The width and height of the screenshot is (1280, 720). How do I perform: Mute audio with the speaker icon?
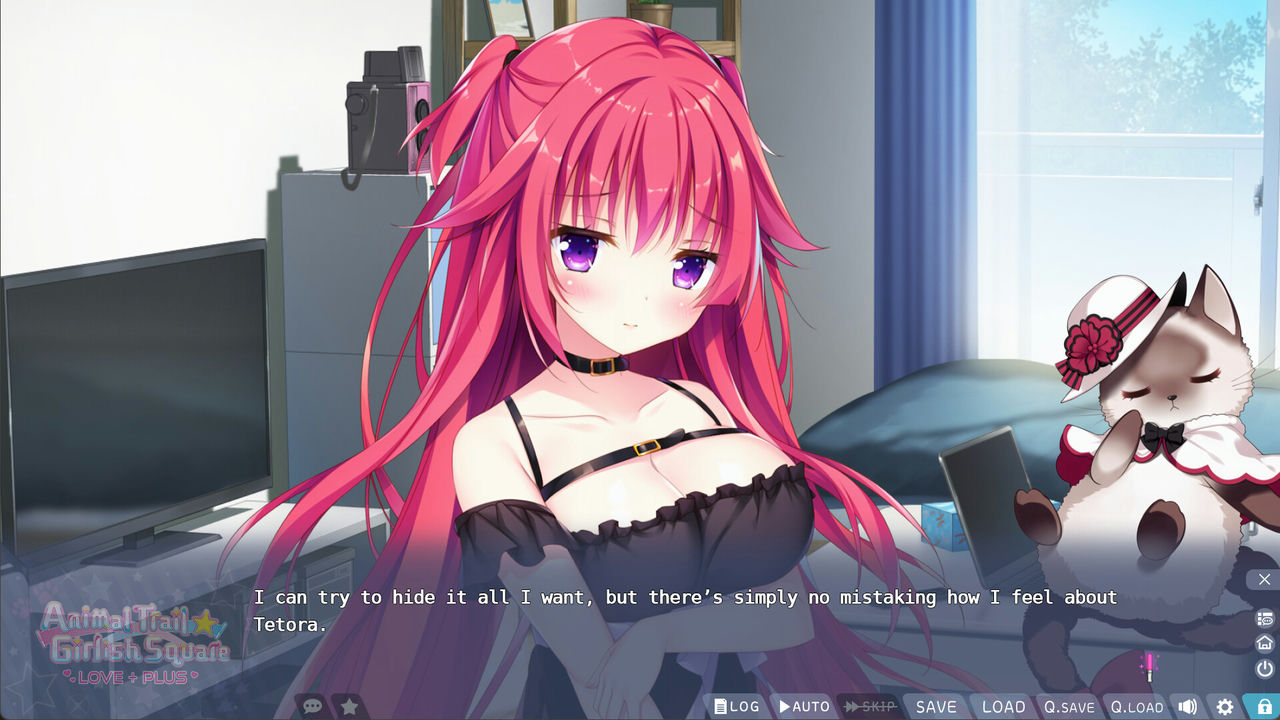pos(1188,706)
